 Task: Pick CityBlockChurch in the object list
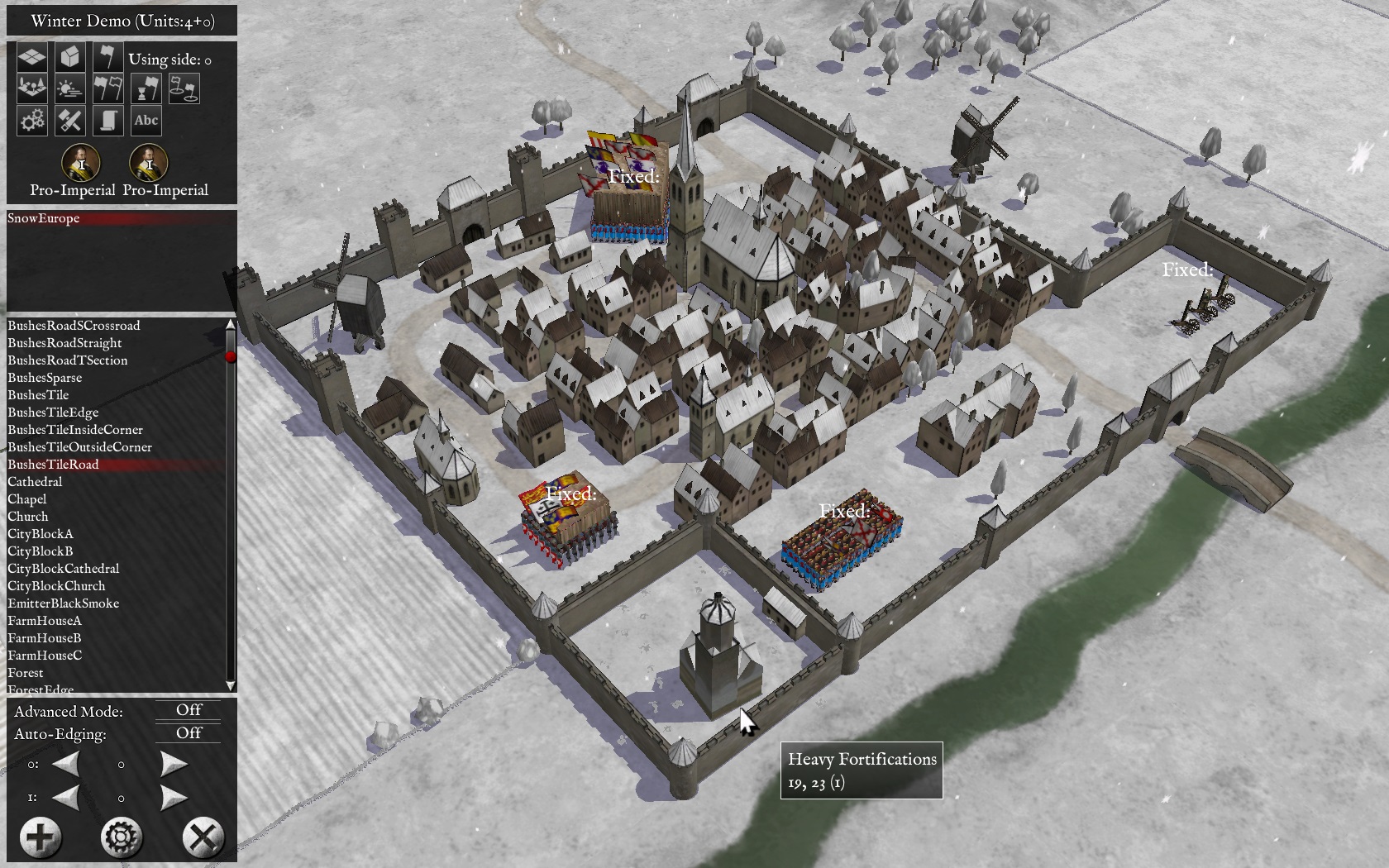pyautogui.click(x=56, y=586)
